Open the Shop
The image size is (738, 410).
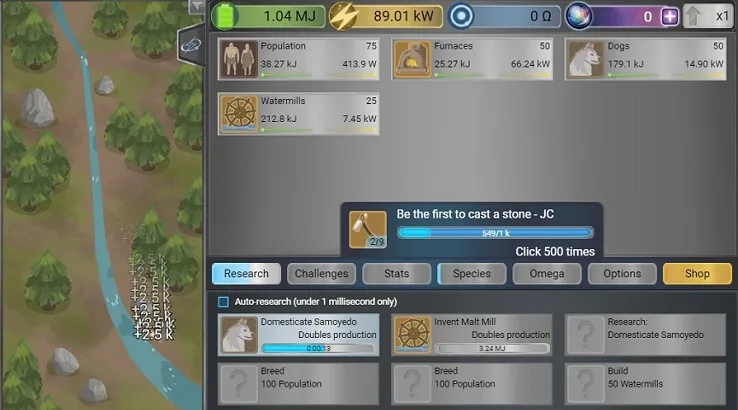coord(697,274)
